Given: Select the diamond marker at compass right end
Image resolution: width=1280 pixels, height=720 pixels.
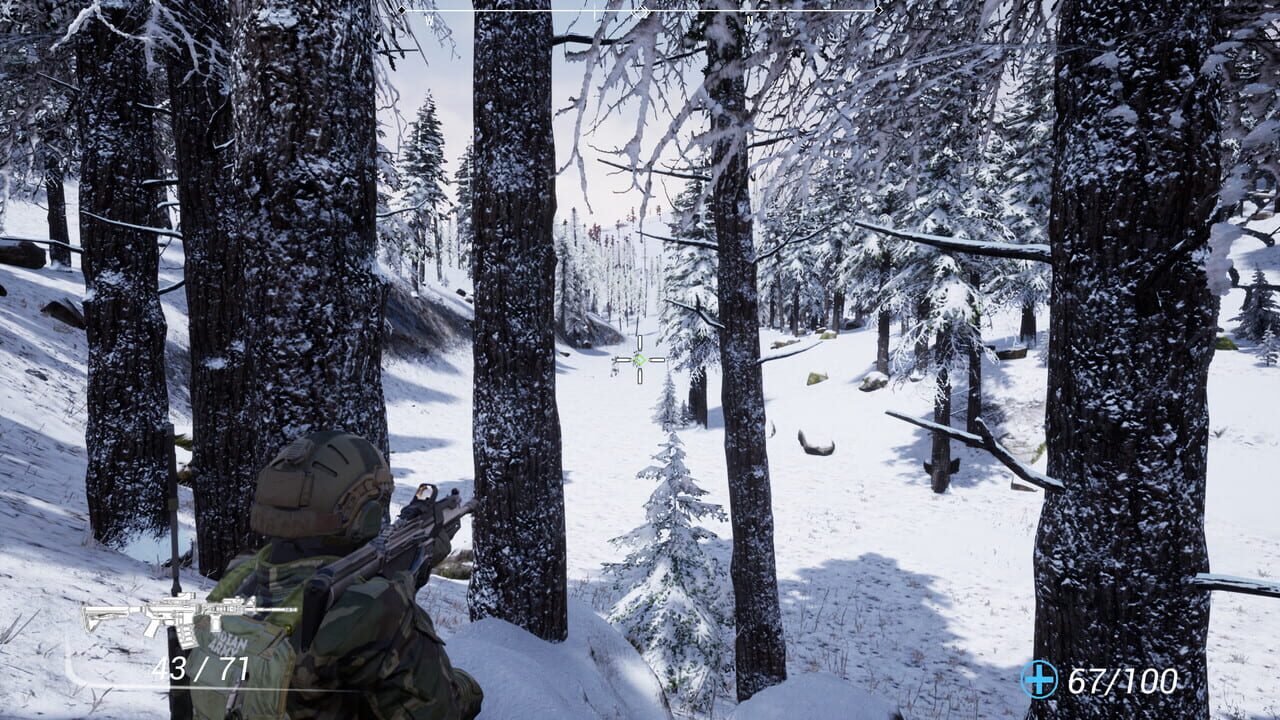Looking at the screenshot, I should (879, 12).
